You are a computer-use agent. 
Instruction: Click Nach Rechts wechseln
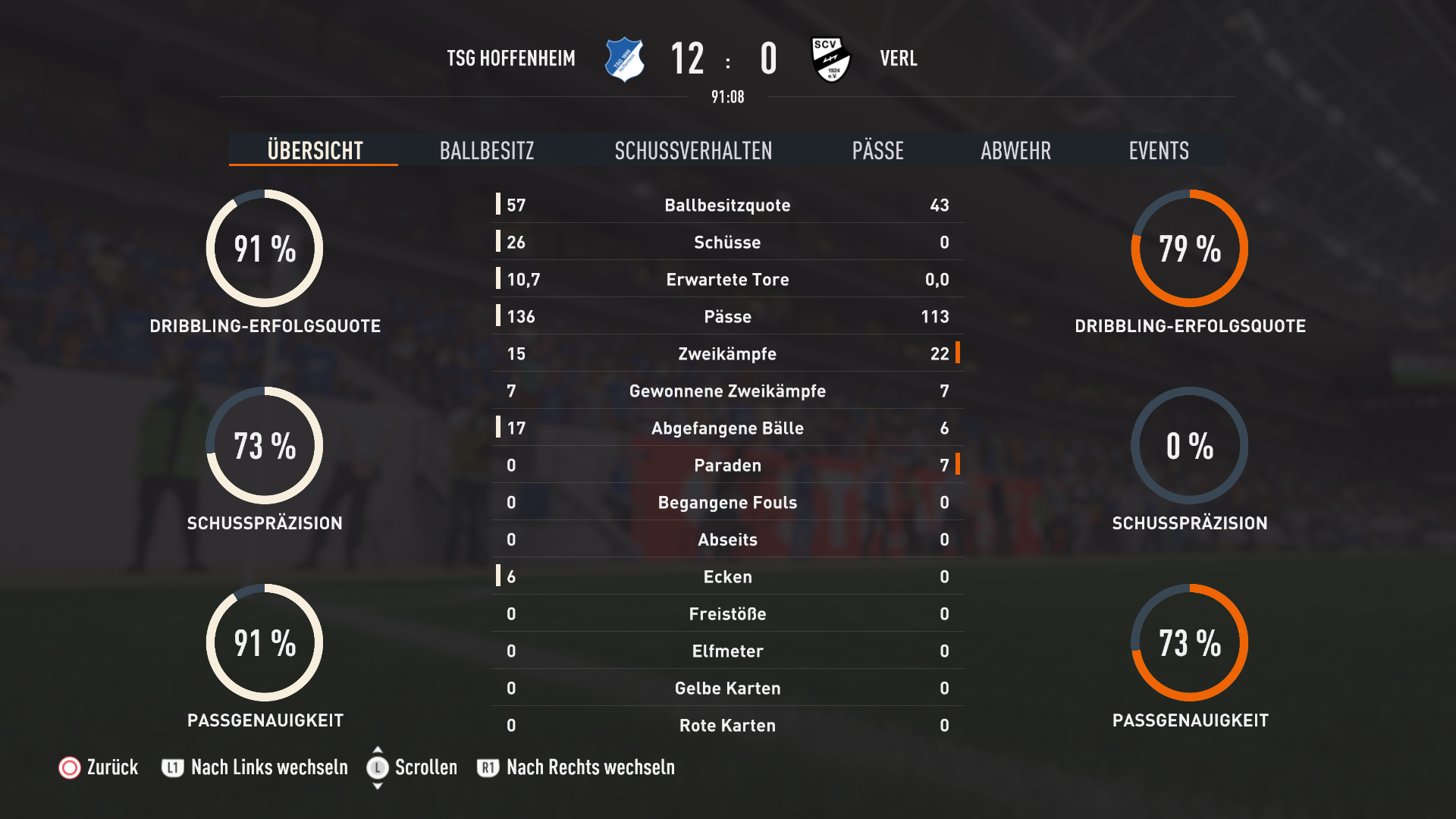tap(576, 767)
